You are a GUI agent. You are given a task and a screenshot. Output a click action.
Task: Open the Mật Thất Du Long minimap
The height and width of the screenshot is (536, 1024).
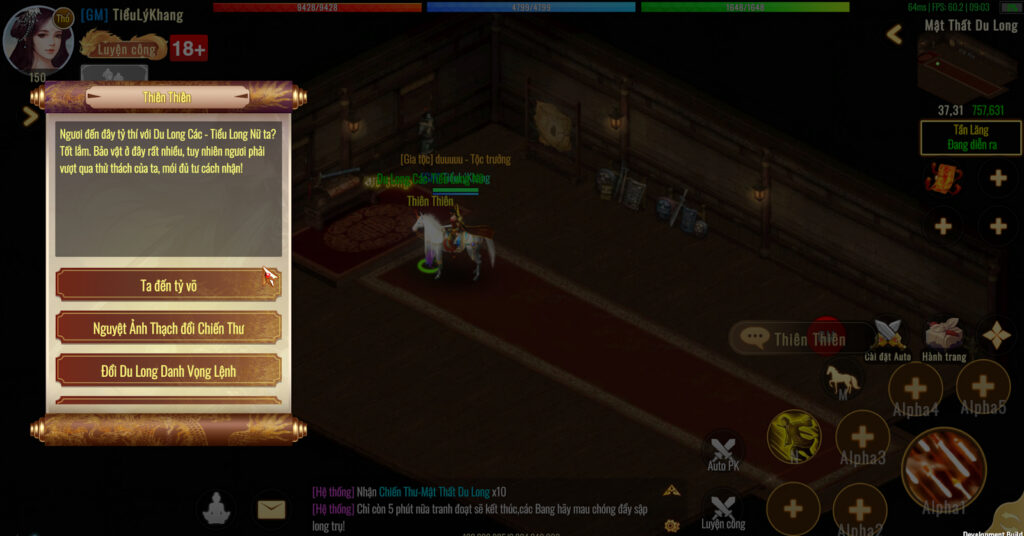968,67
